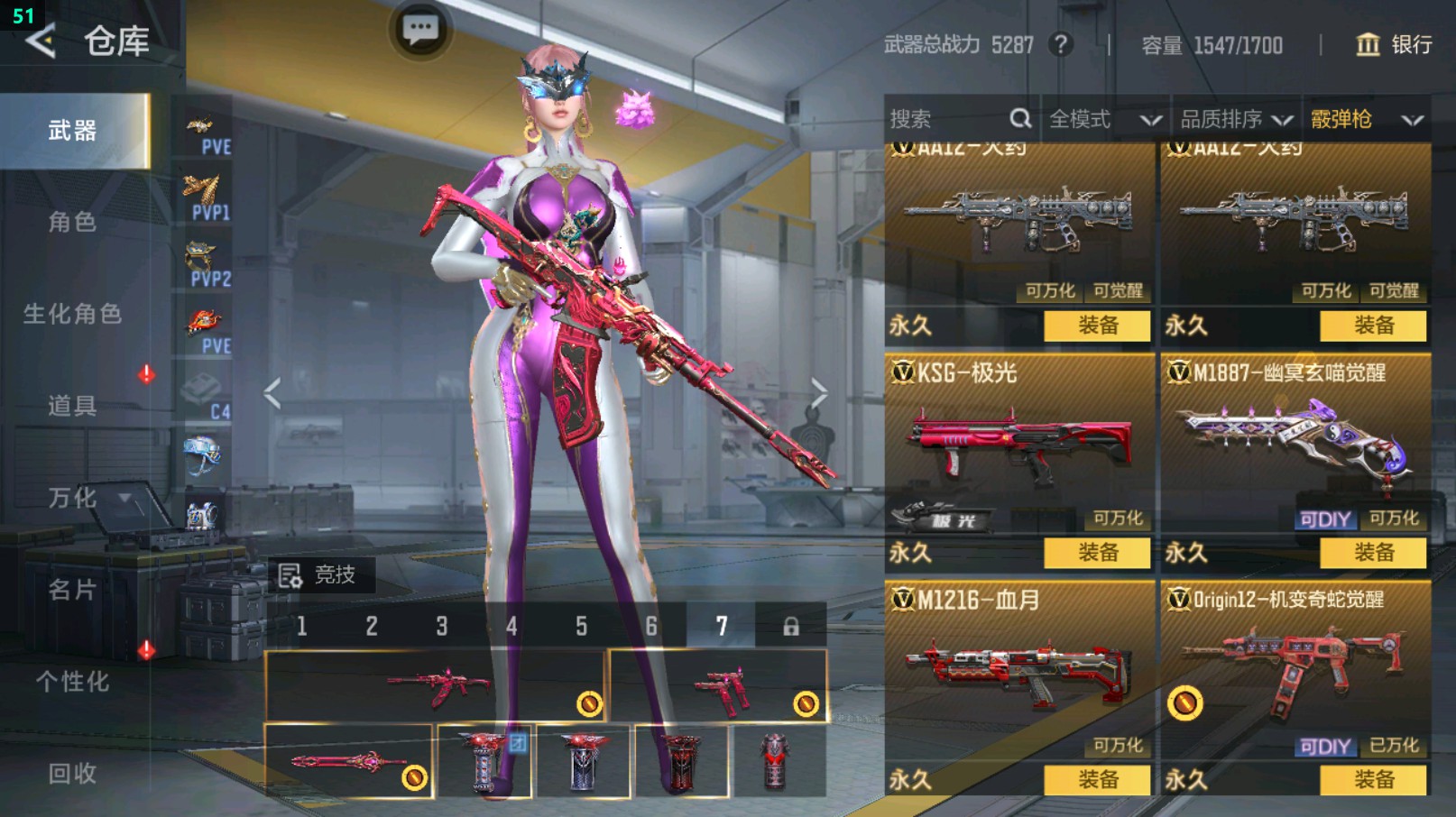The height and width of the screenshot is (817, 1456).
Task: Open the 竞技 loadout mode button
Action: tap(318, 574)
